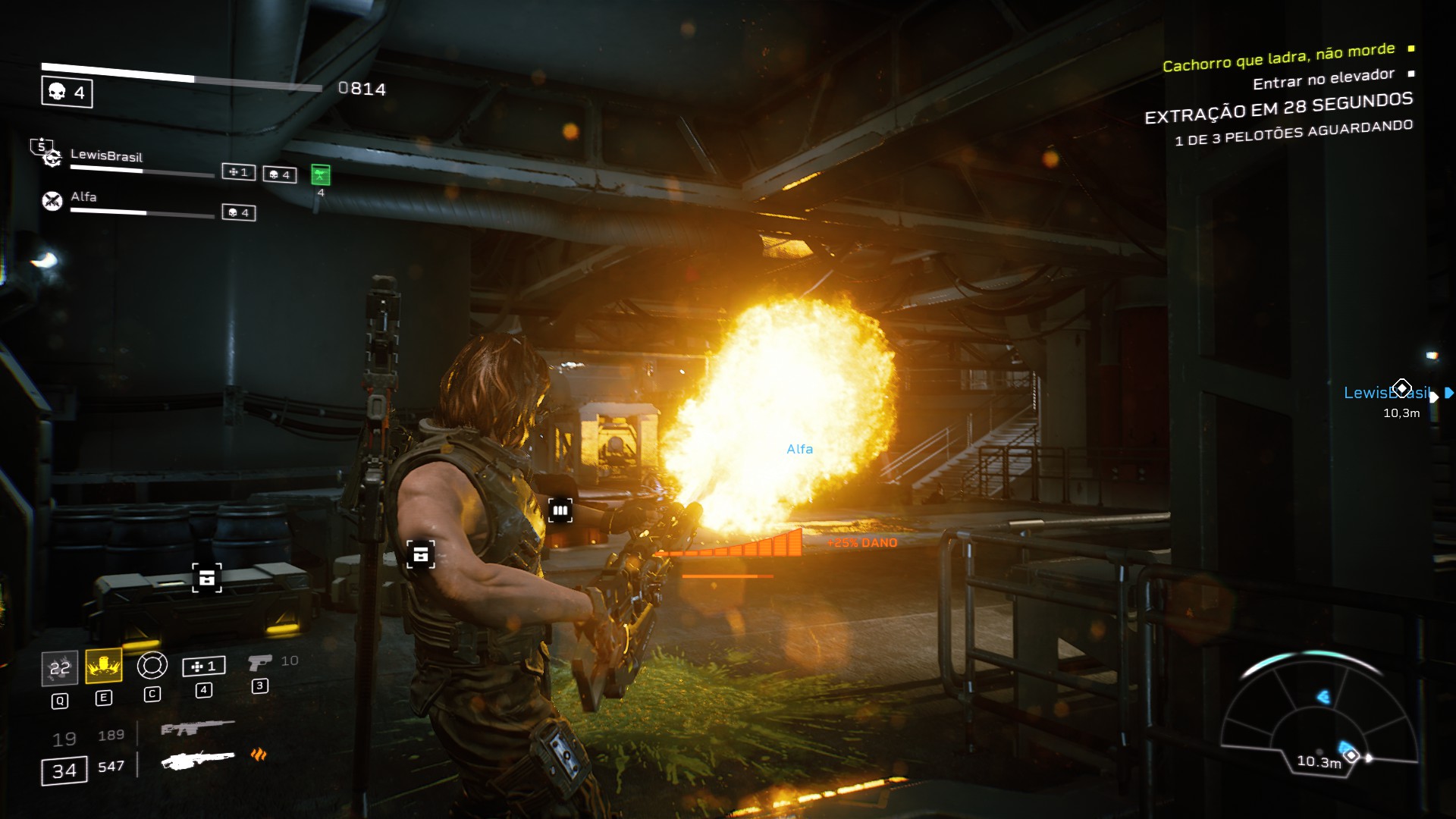Click the motion tracker radar
The height and width of the screenshot is (819, 1456).
(x=1318, y=713)
